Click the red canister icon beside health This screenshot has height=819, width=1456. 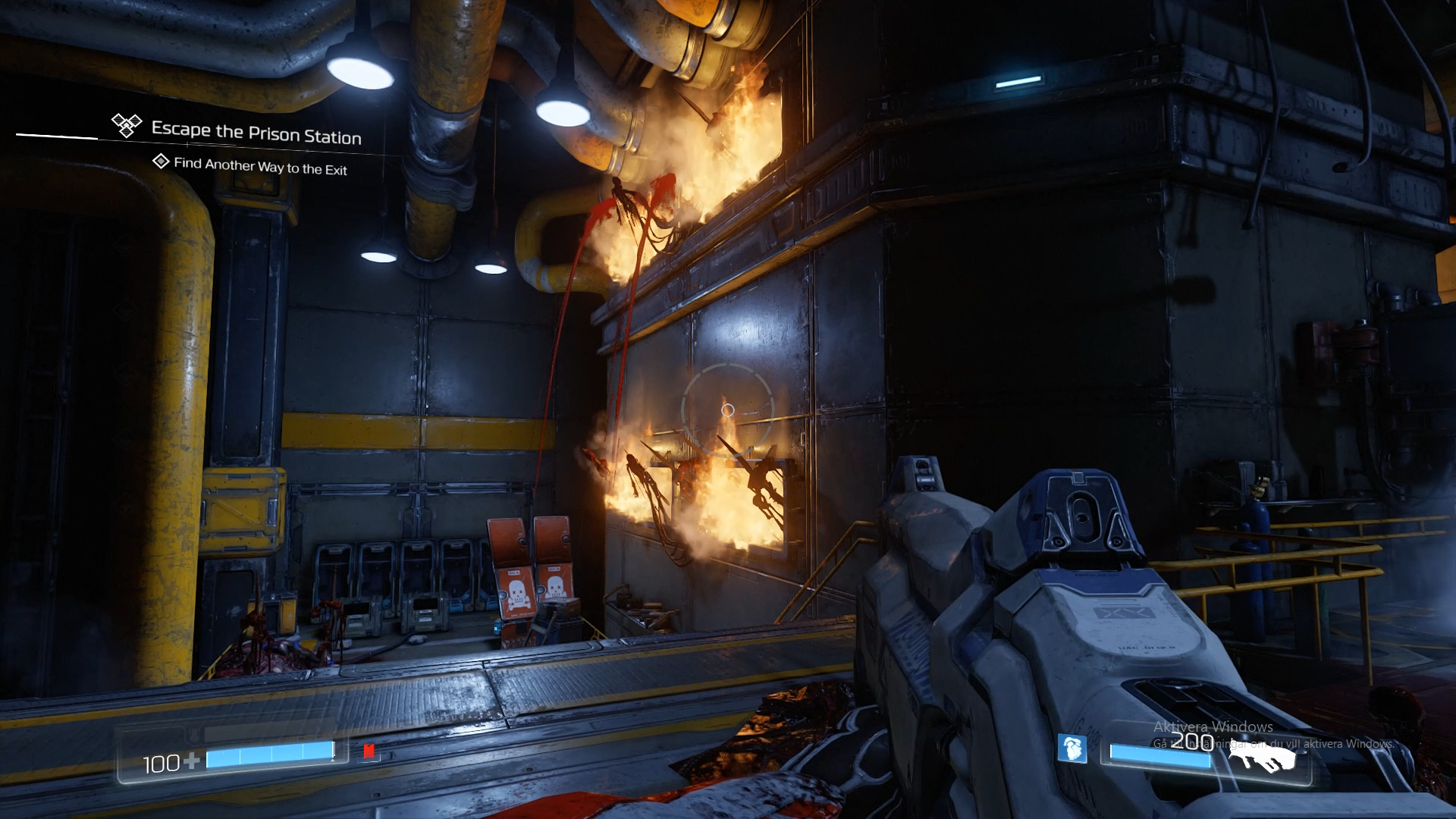point(369,751)
